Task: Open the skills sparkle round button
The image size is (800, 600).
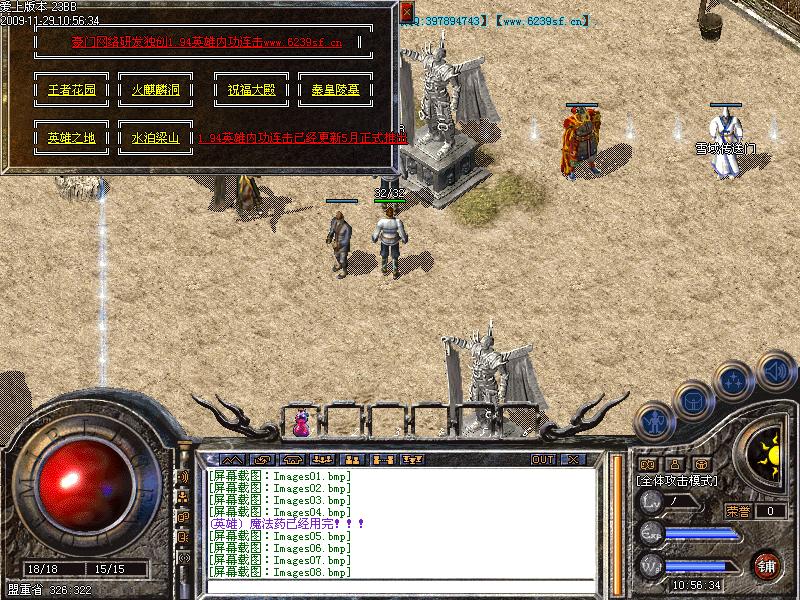Action: [x=732, y=381]
